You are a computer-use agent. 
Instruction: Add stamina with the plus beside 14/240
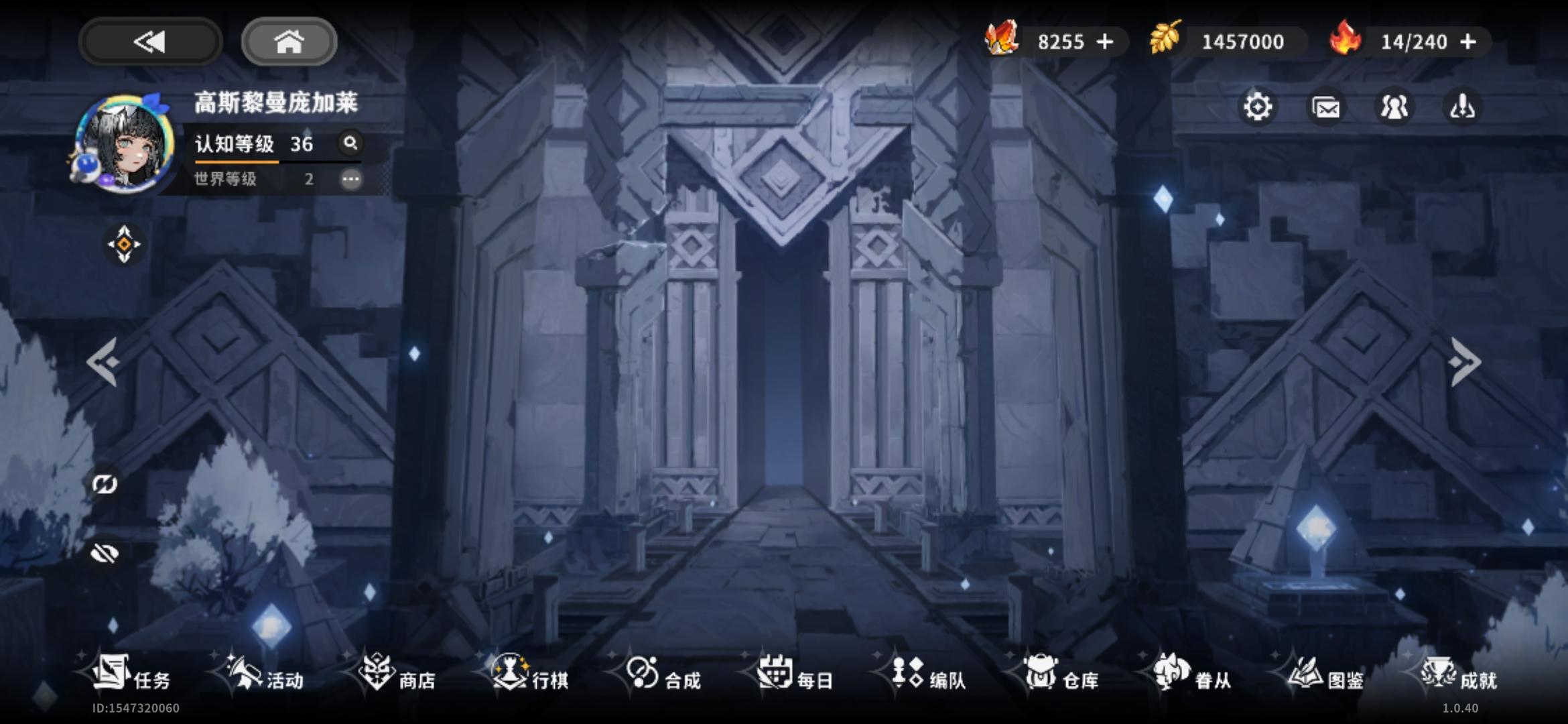1467,42
